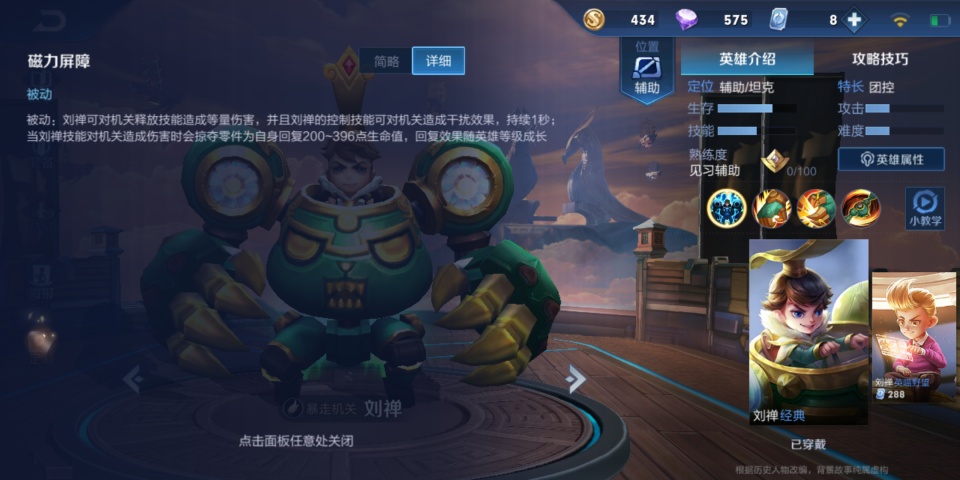960x480 pixels.
Task: Return using the top-left back arrow
Action: tap(47, 20)
